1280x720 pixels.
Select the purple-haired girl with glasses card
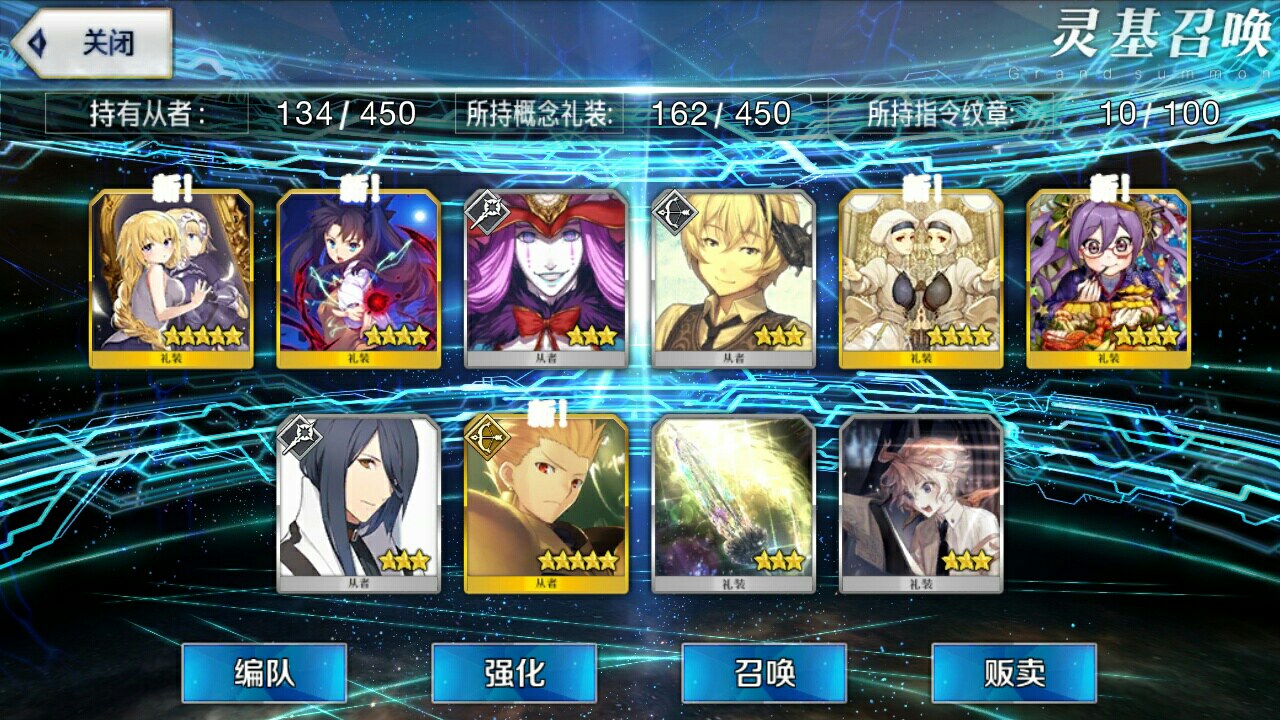[x=1108, y=279]
